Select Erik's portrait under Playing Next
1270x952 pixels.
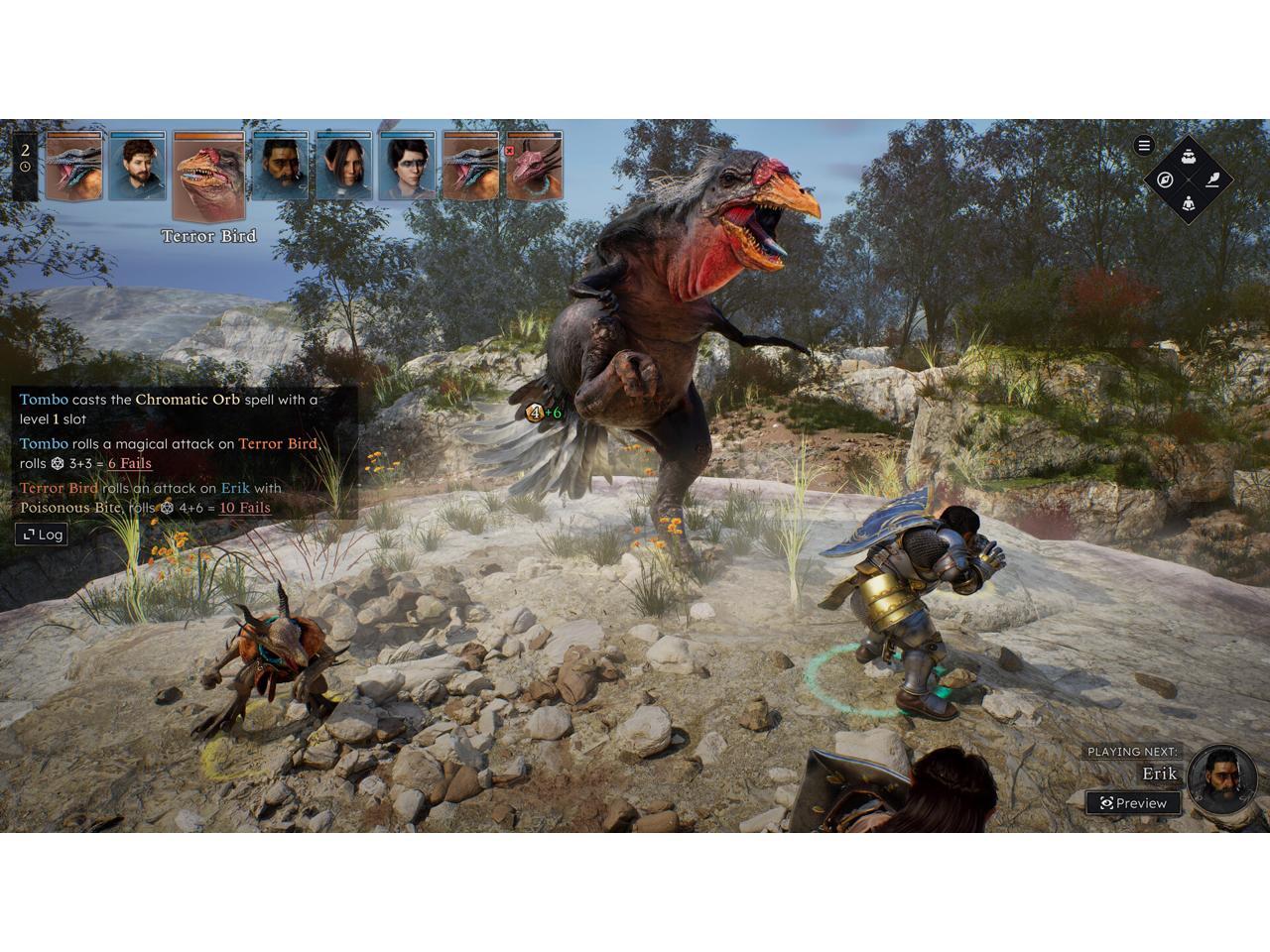(x=1221, y=776)
